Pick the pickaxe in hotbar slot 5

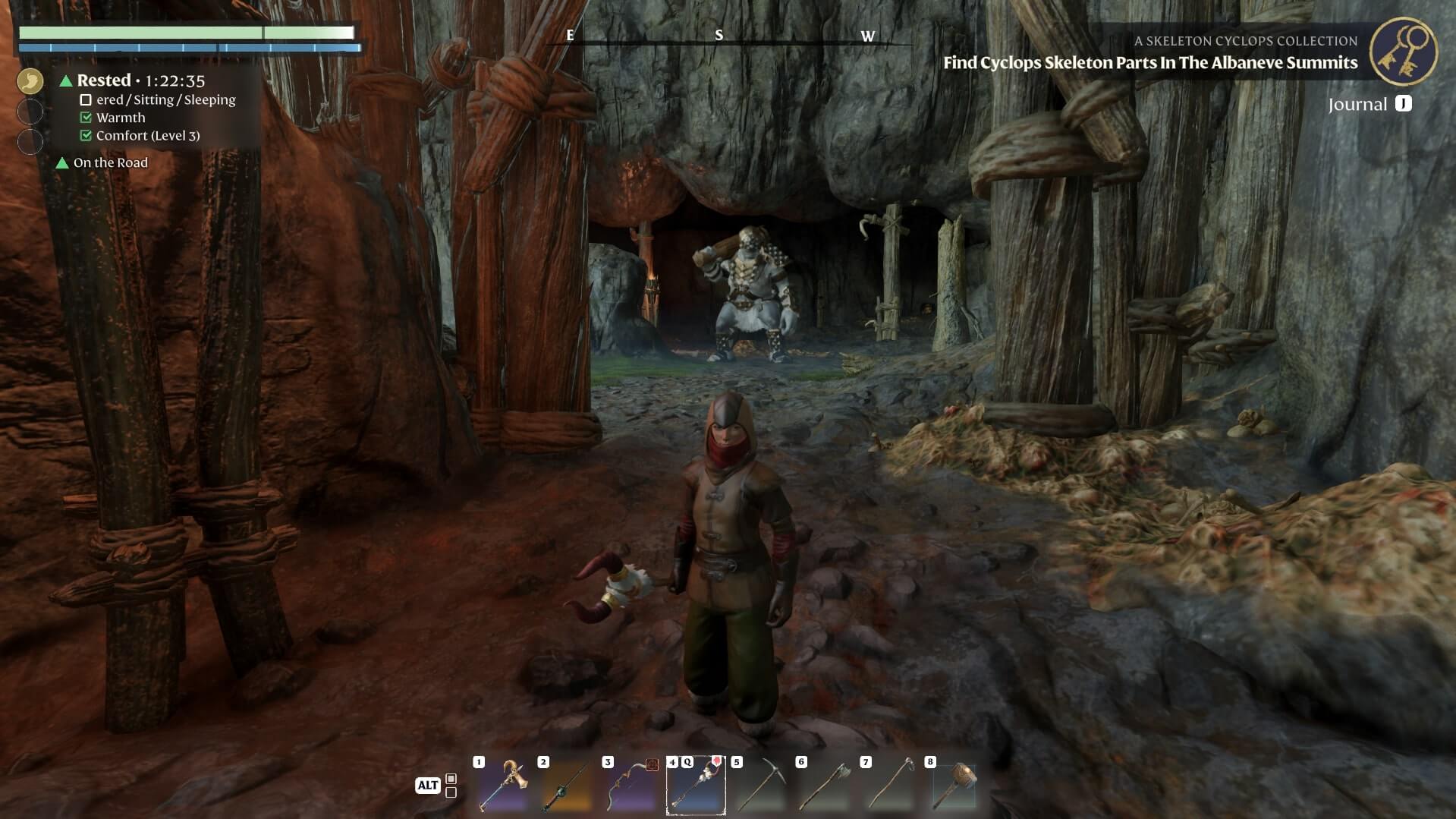(761, 786)
